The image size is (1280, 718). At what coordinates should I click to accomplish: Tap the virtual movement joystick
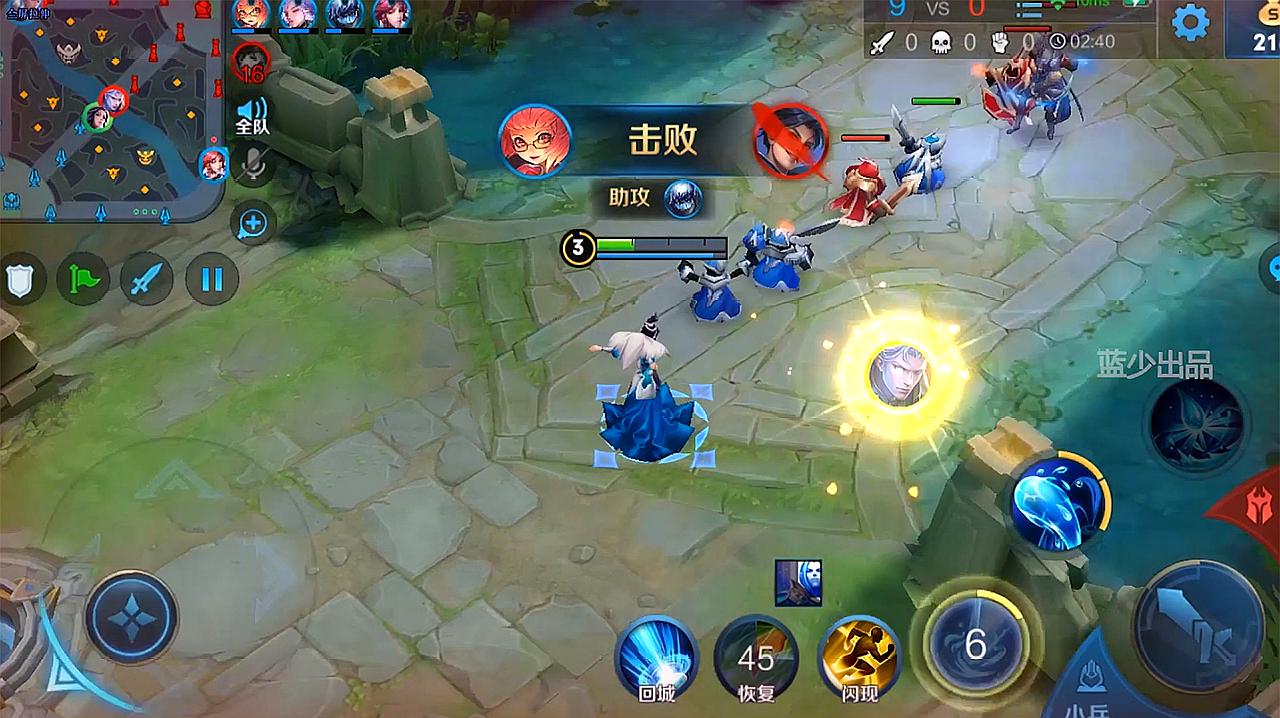coord(132,616)
